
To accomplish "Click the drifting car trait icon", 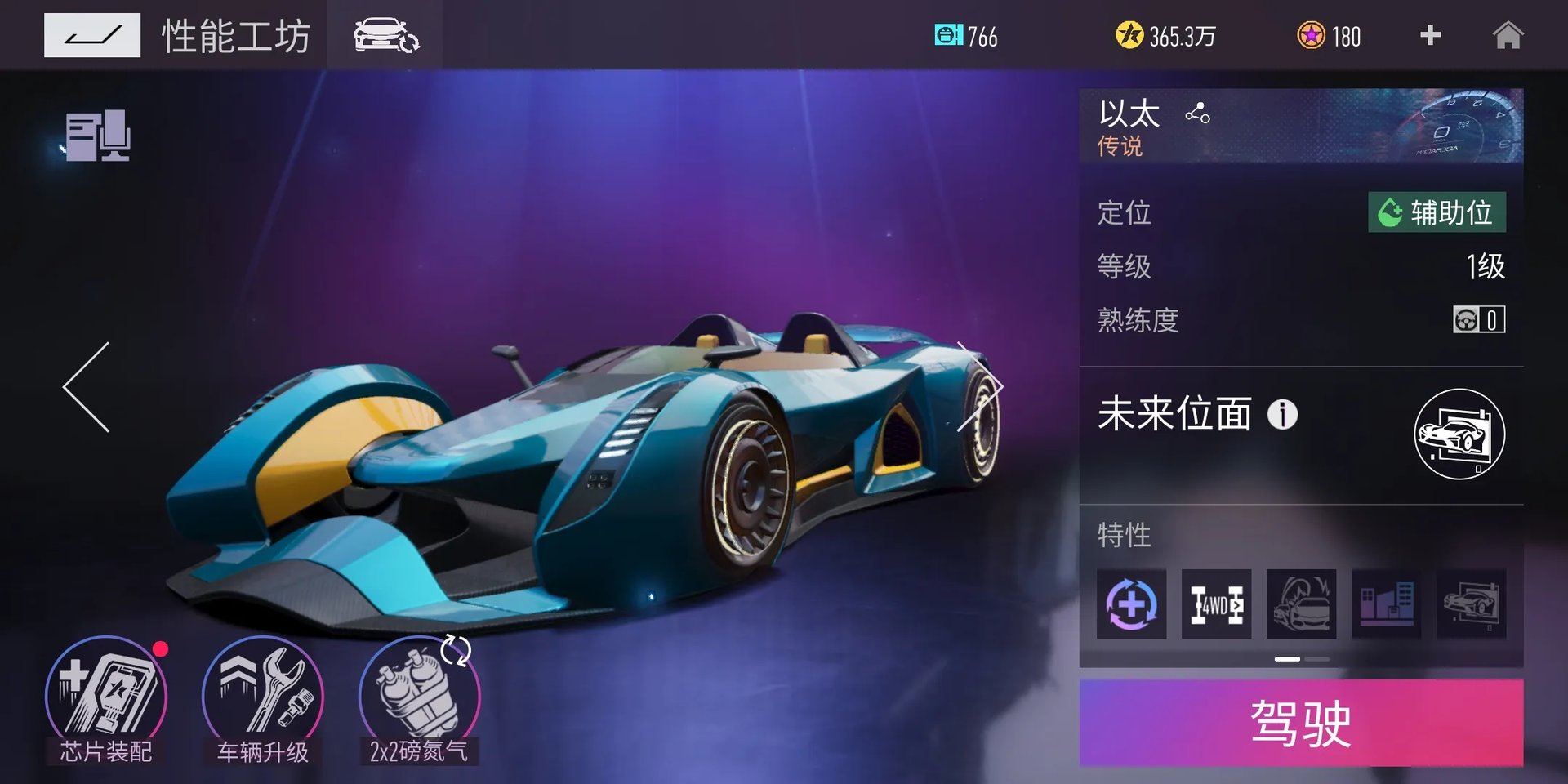I will click(1302, 604).
